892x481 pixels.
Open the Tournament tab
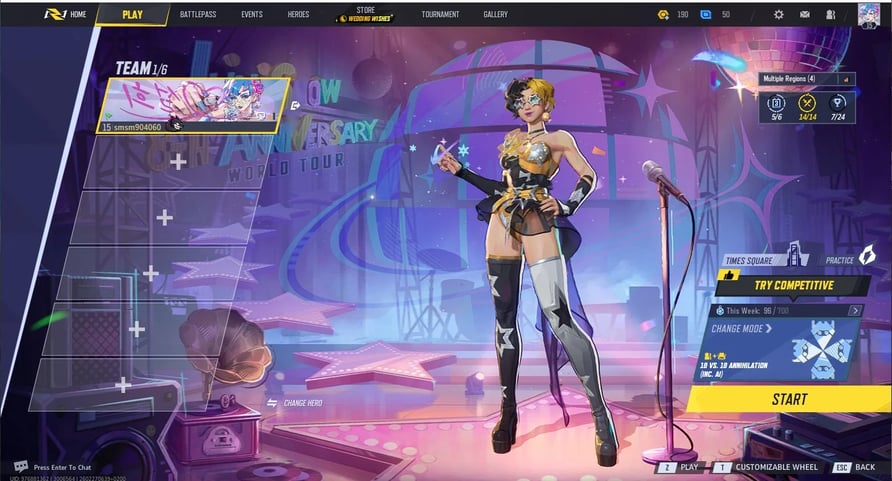[440, 15]
